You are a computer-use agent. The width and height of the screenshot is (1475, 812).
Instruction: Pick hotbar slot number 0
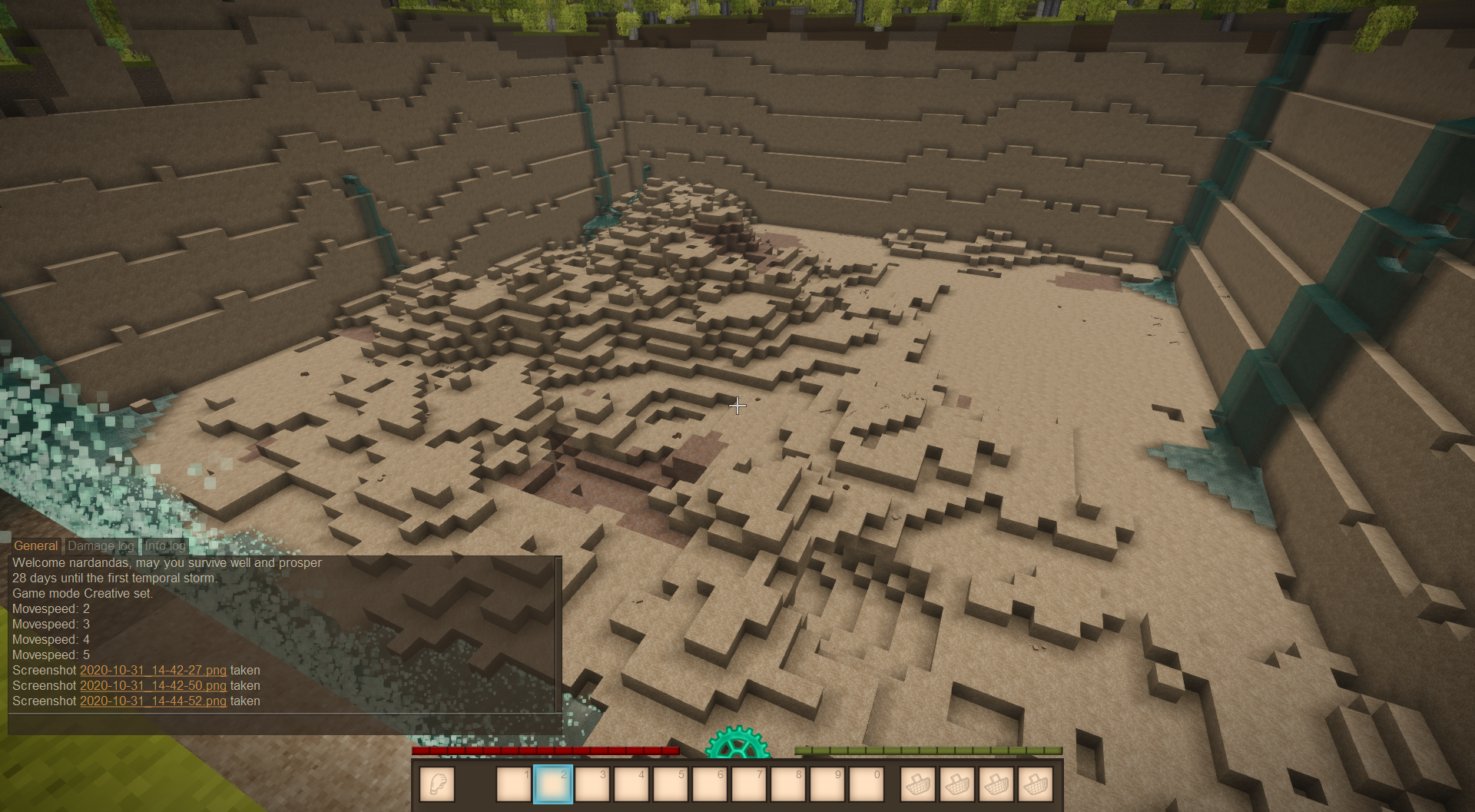(x=867, y=784)
